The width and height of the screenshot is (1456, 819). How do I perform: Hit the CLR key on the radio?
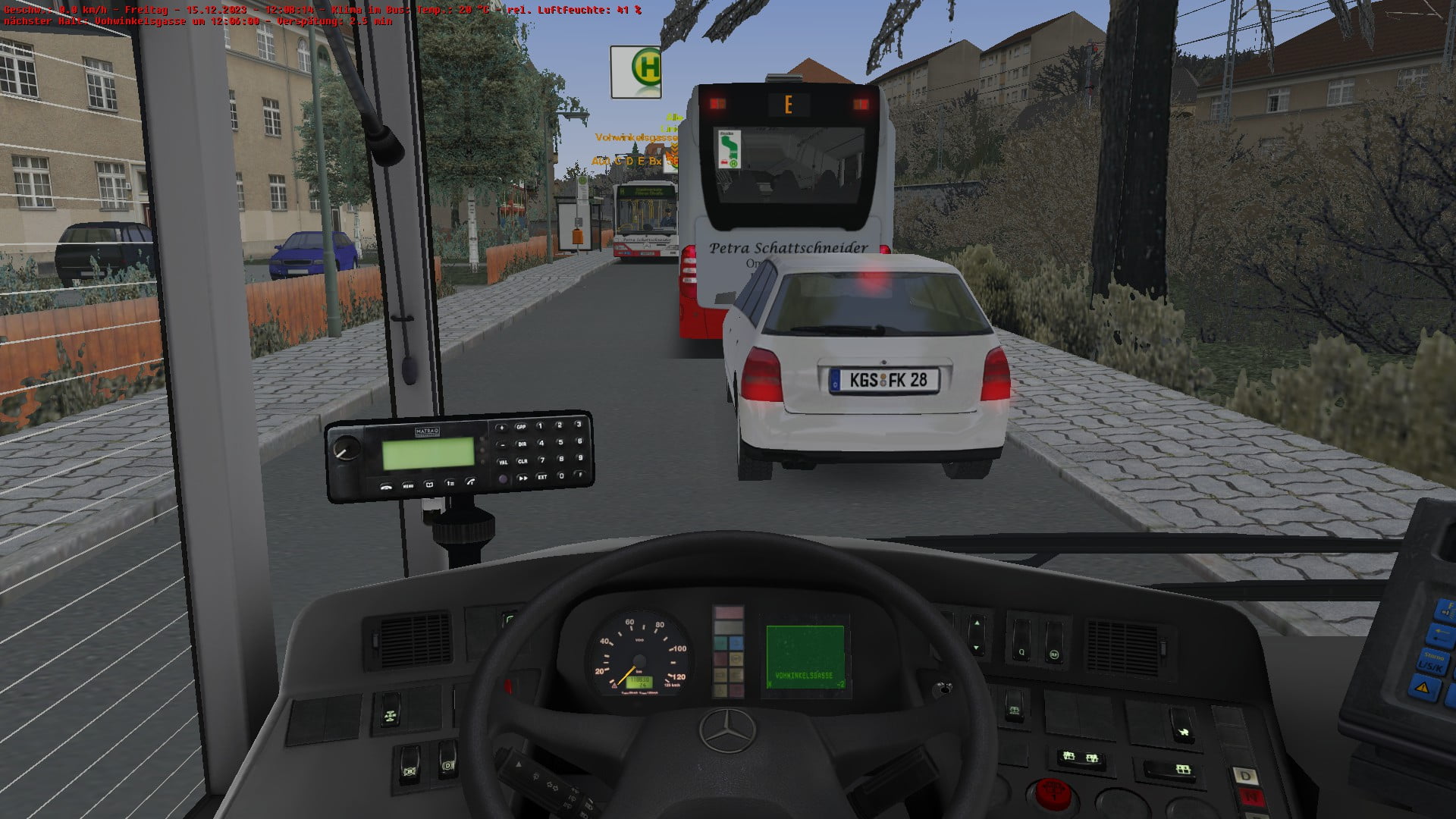click(522, 461)
